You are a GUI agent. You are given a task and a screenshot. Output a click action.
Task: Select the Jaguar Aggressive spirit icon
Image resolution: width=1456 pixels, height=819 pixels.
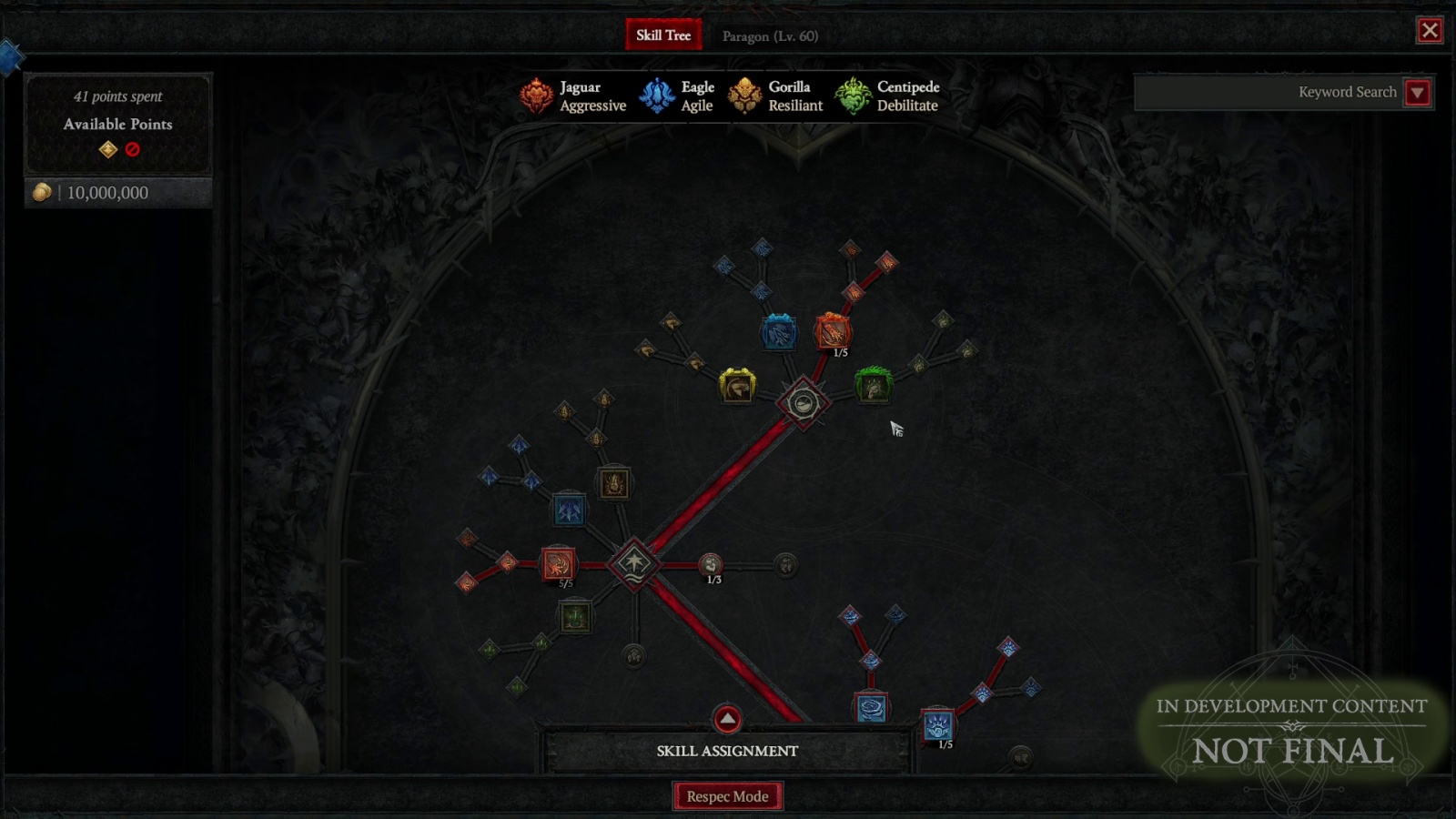pos(537,96)
